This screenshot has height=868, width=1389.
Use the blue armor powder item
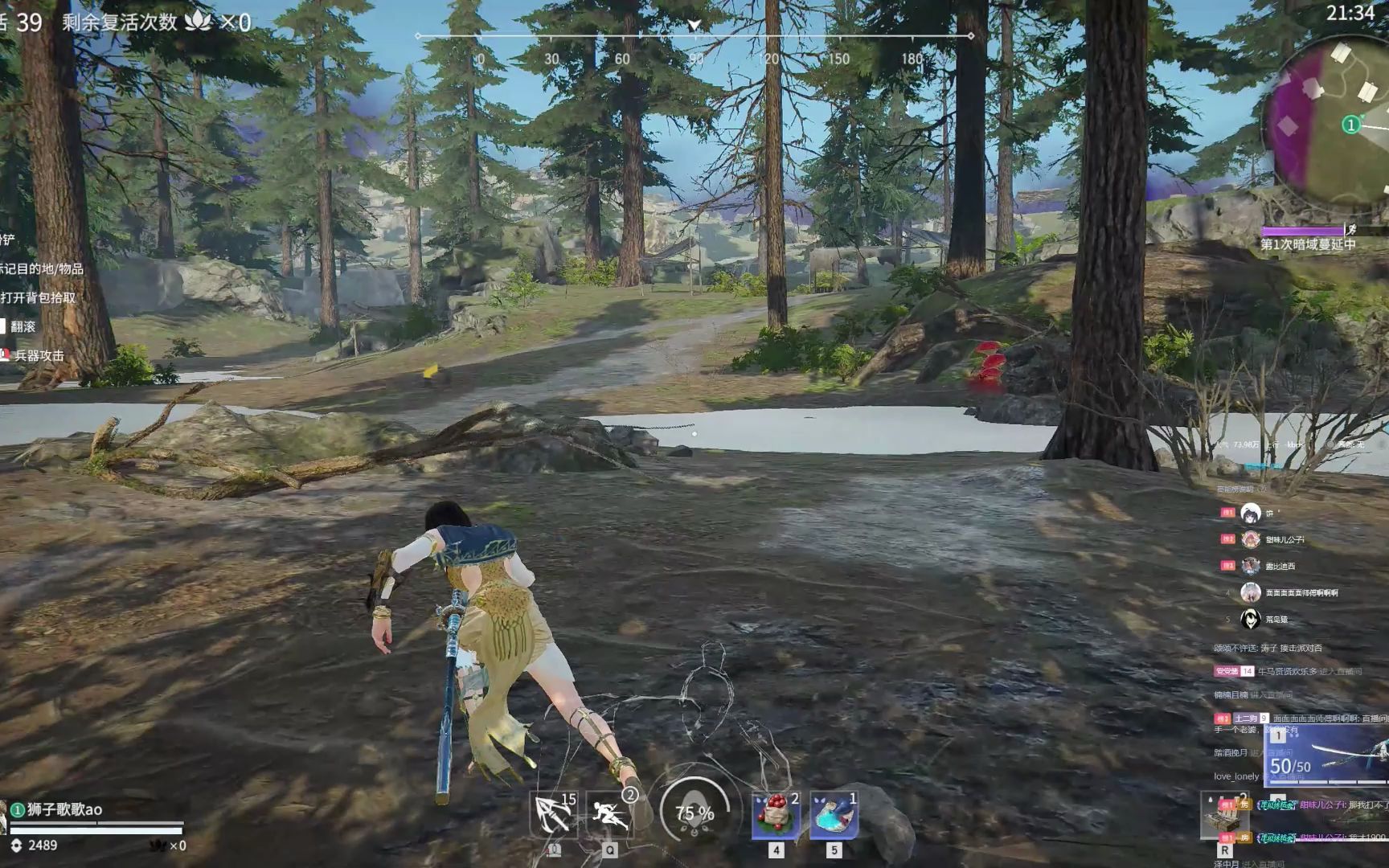(834, 814)
